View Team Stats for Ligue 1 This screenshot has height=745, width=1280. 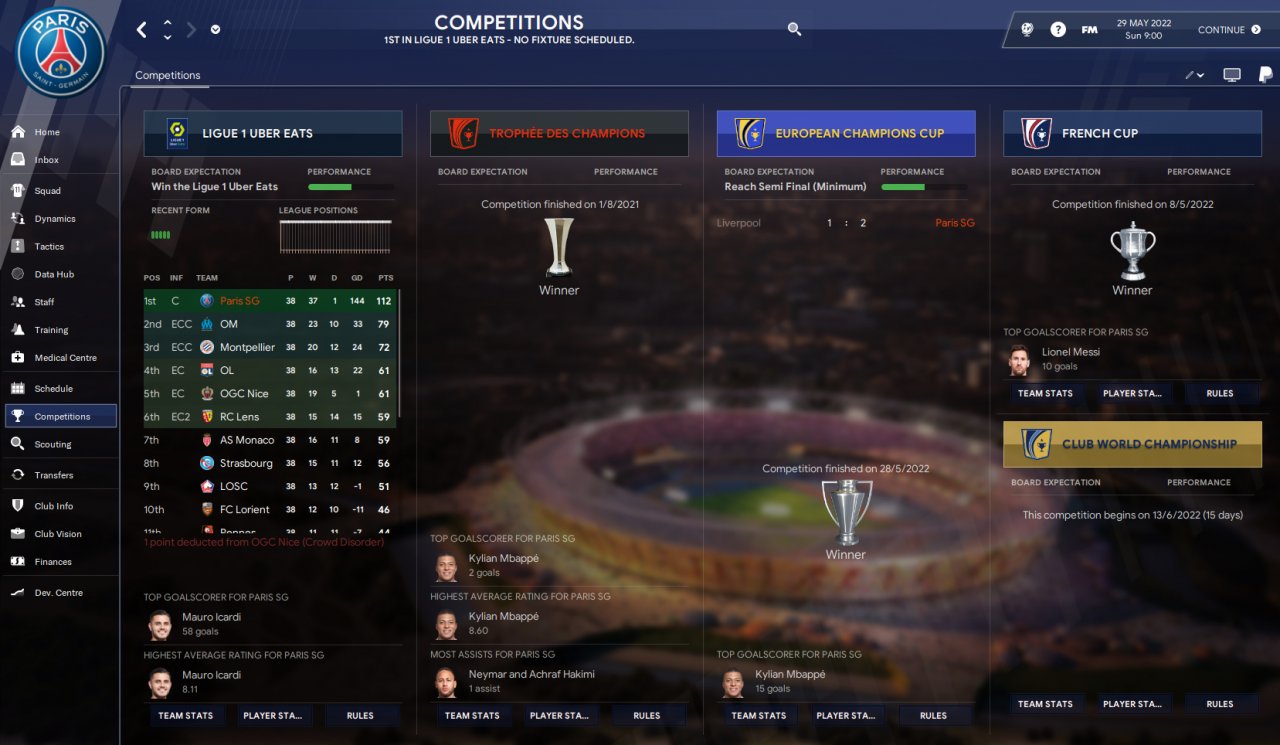(186, 716)
